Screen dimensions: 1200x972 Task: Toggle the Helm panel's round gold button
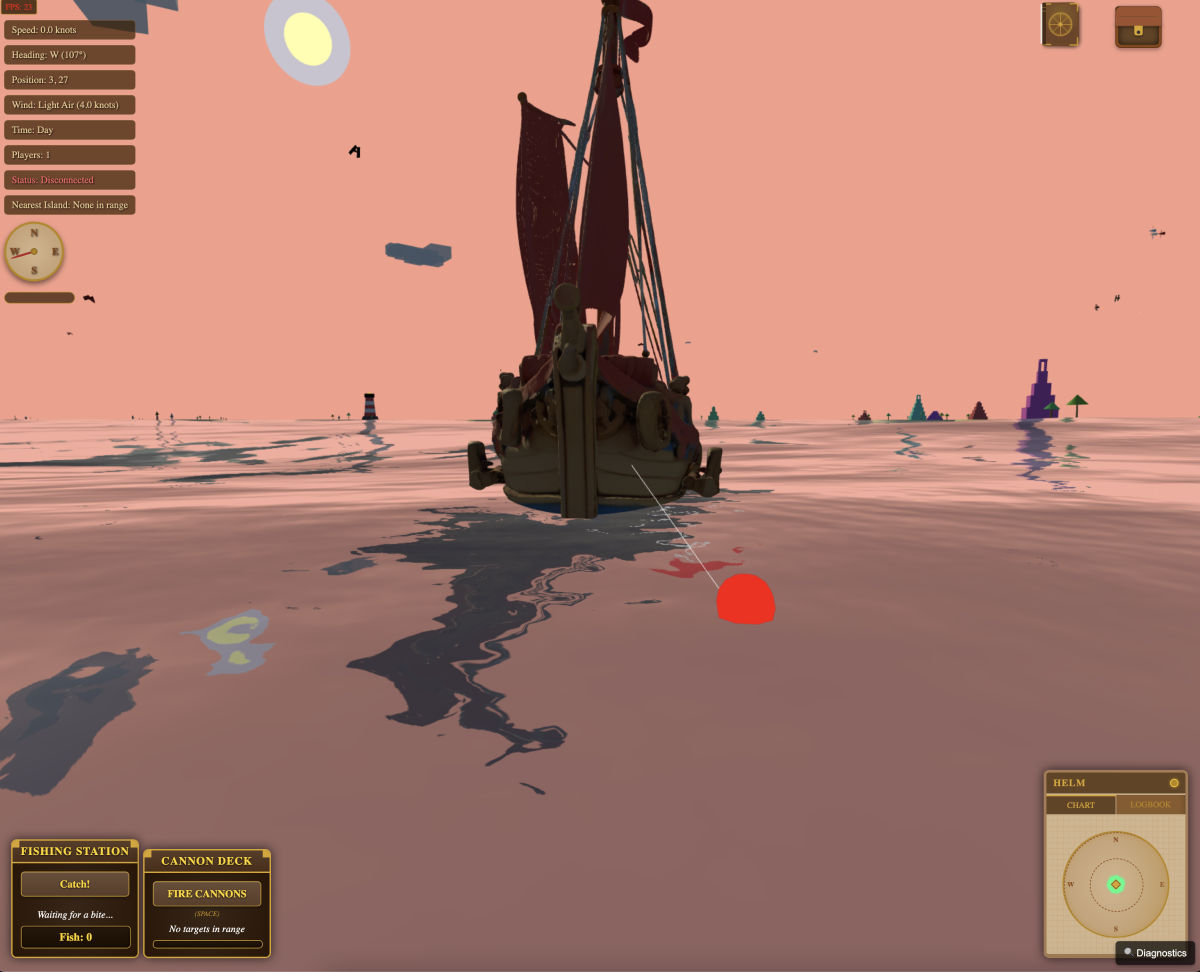tap(1174, 783)
